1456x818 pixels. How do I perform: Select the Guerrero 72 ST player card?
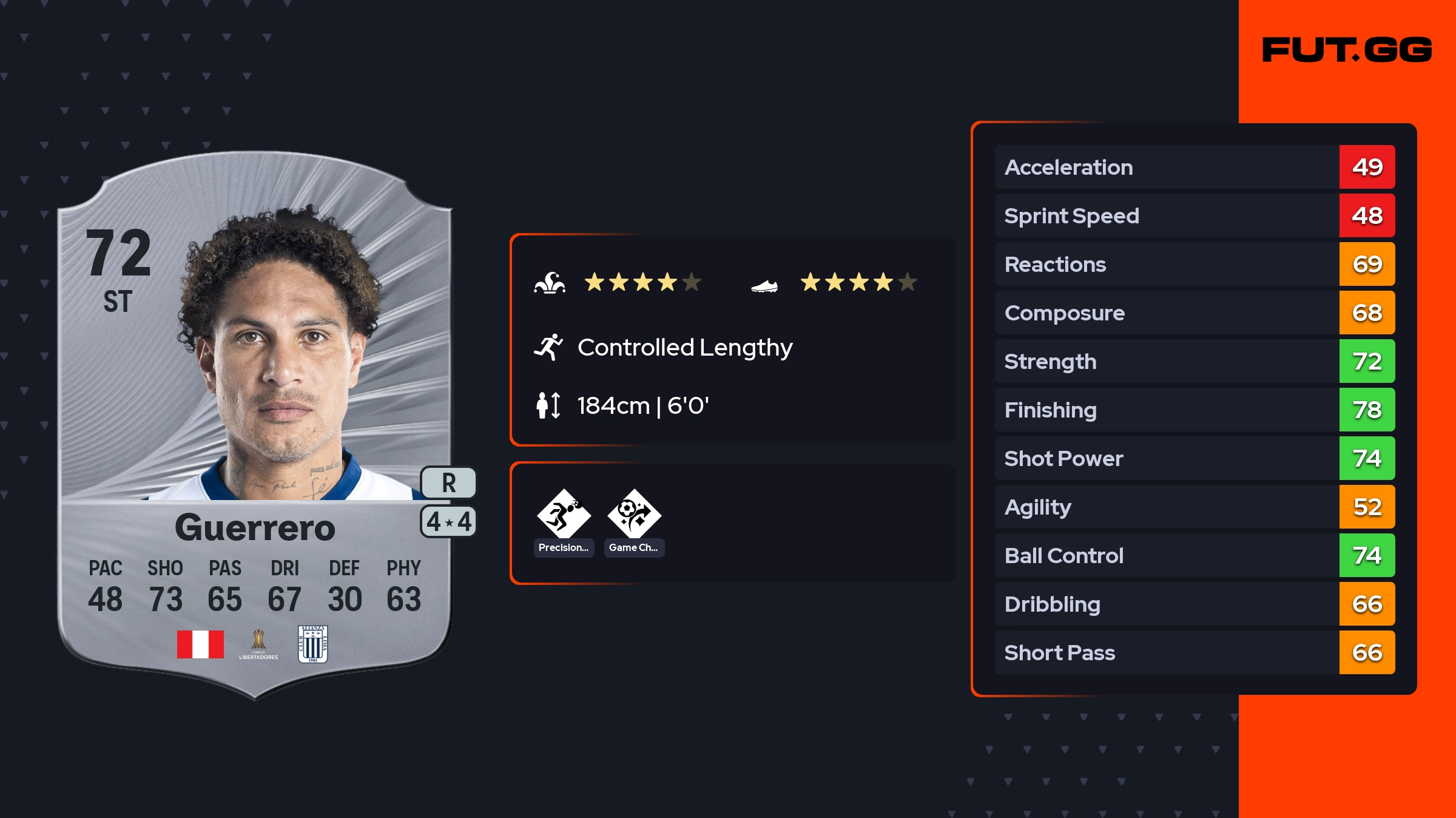[x=255, y=425]
